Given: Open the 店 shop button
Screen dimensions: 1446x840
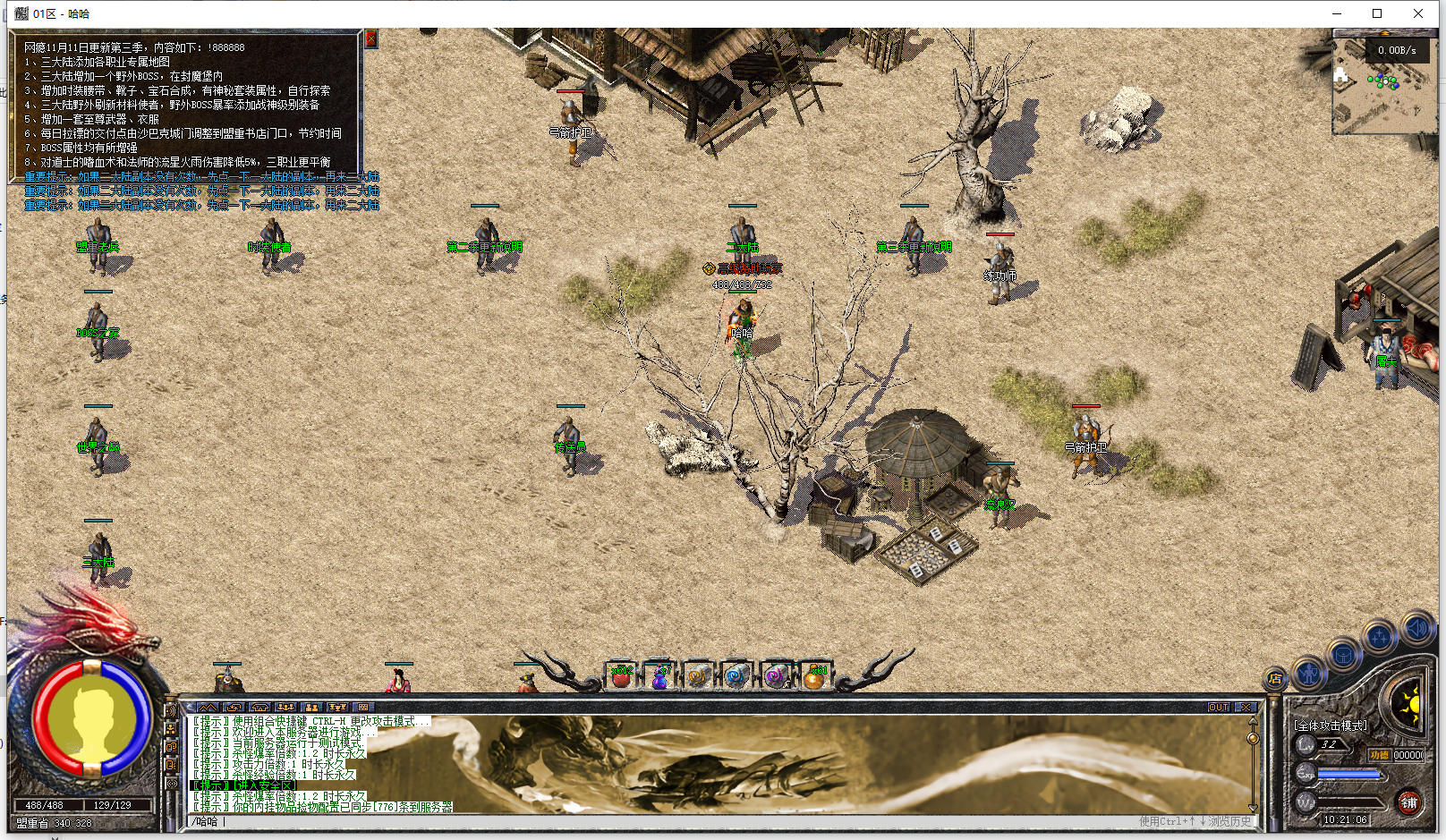Looking at the screenshot, I should (x=1275, y=678).
